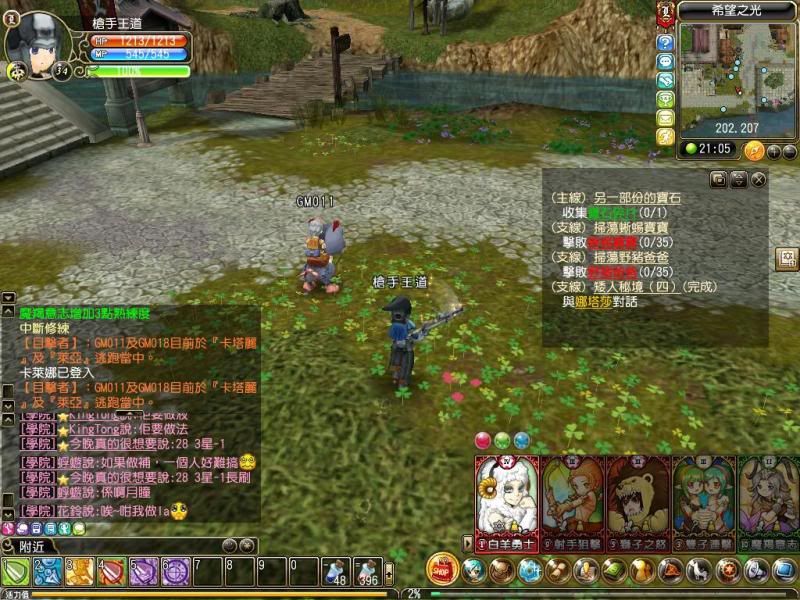Zoom out the minimap with minus button
This screenshot has width=800, height=600.
click(x=789, y=151)
